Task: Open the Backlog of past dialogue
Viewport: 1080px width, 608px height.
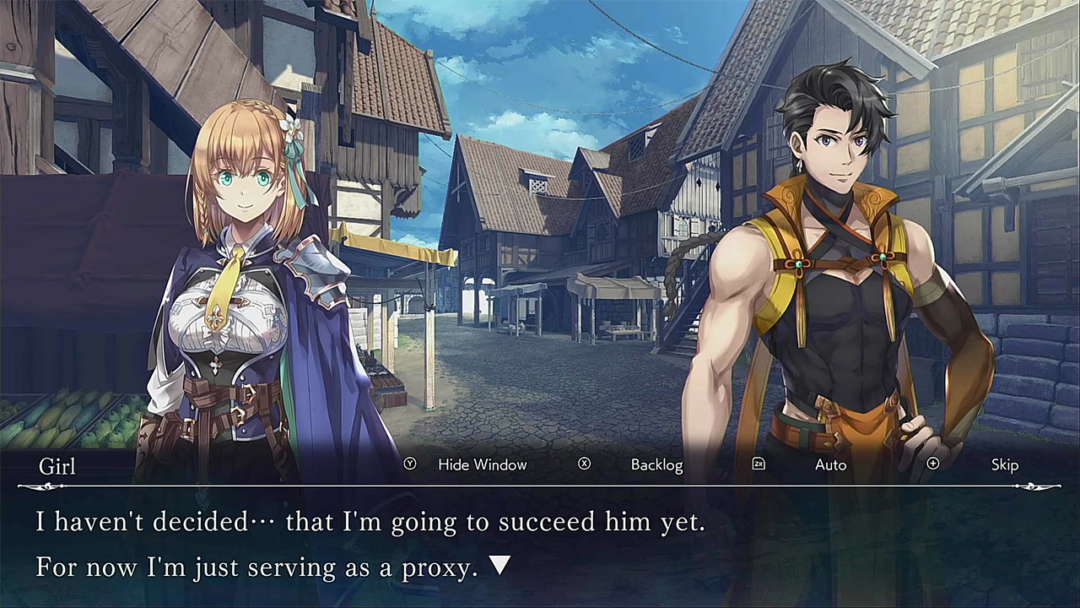Action: pos(656,465)
